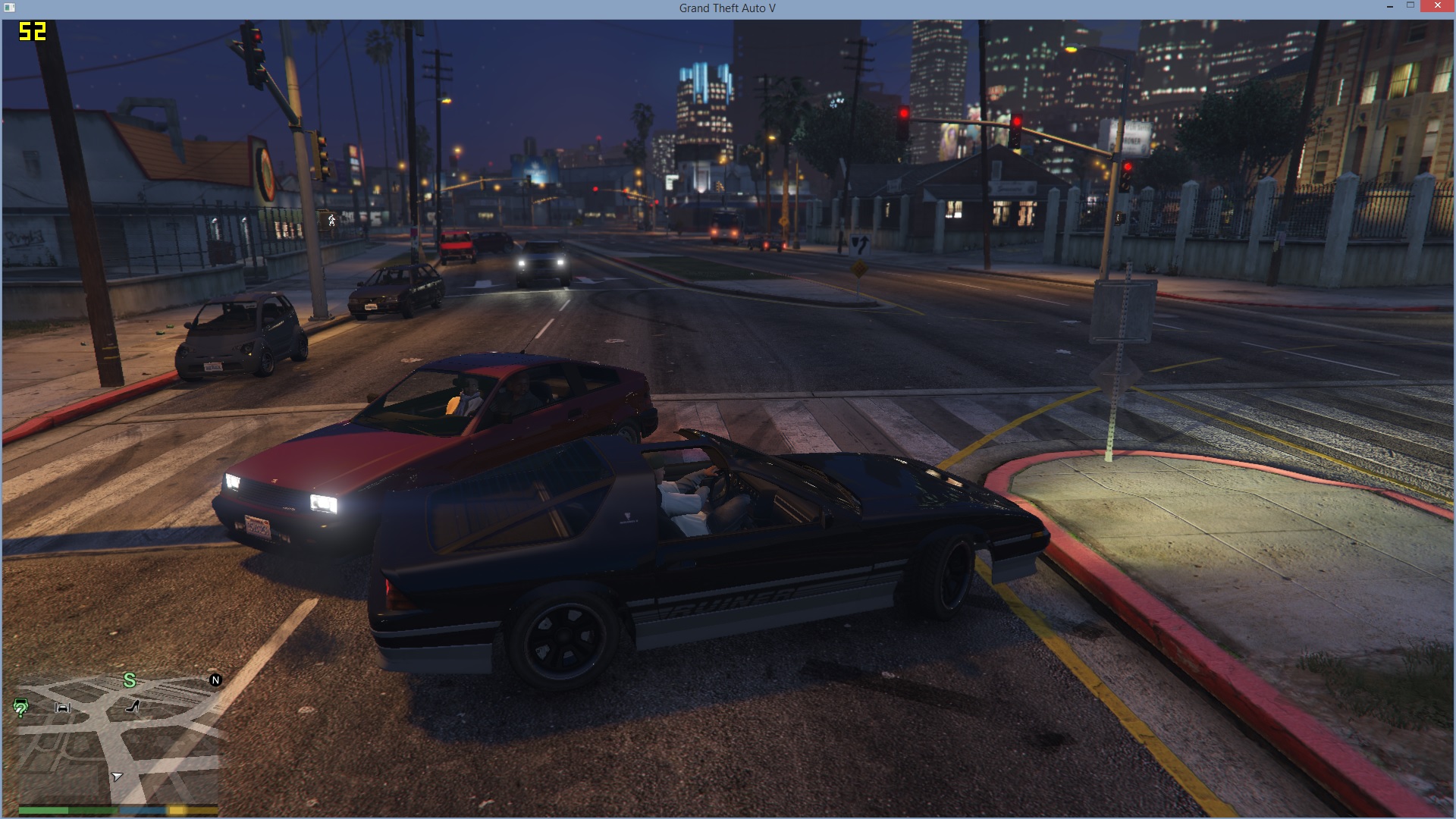
Task: Click the white player arrow on minimap
Action: coord(117,777)
